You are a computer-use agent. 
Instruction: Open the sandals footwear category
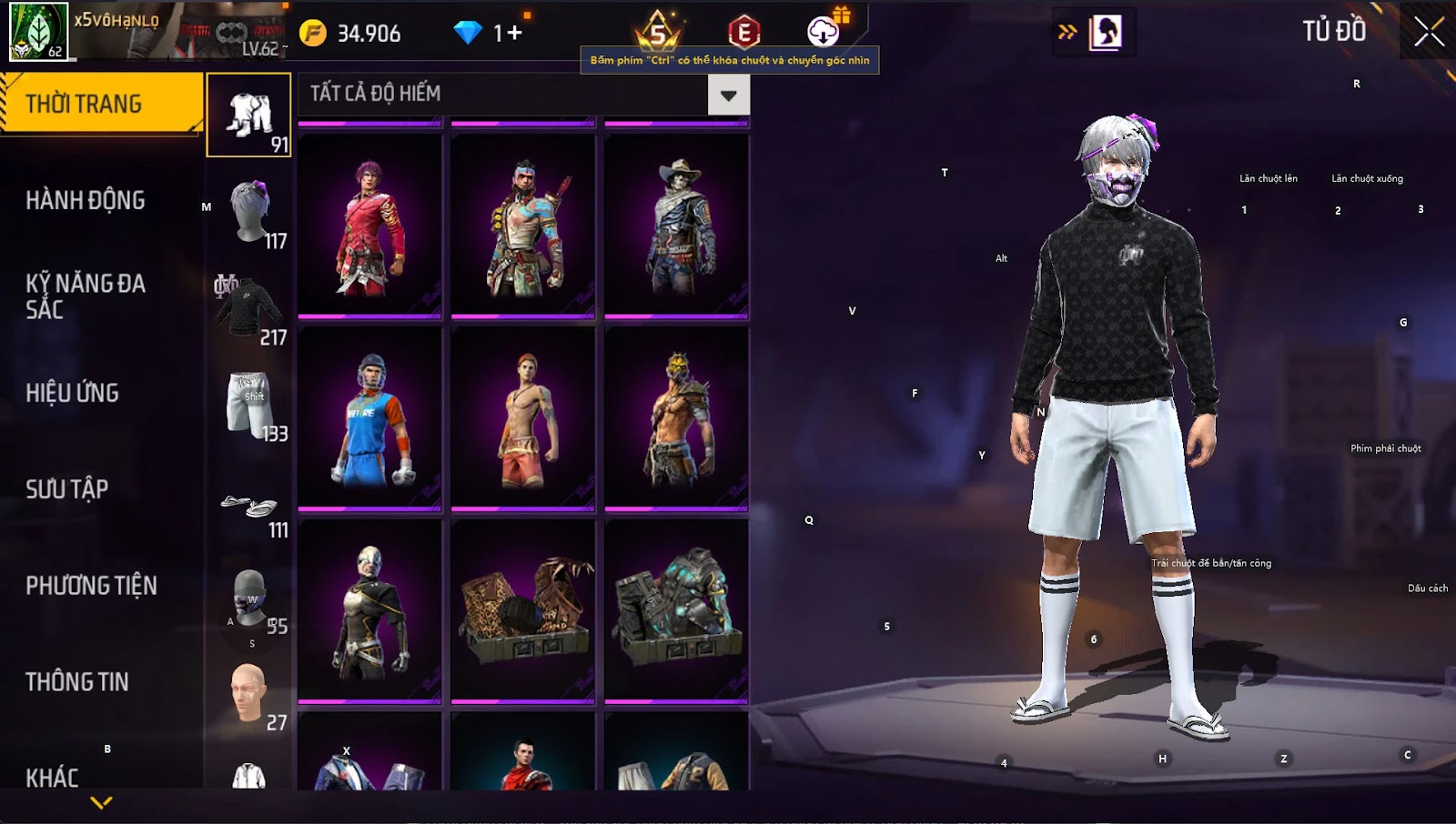point(249,507)
